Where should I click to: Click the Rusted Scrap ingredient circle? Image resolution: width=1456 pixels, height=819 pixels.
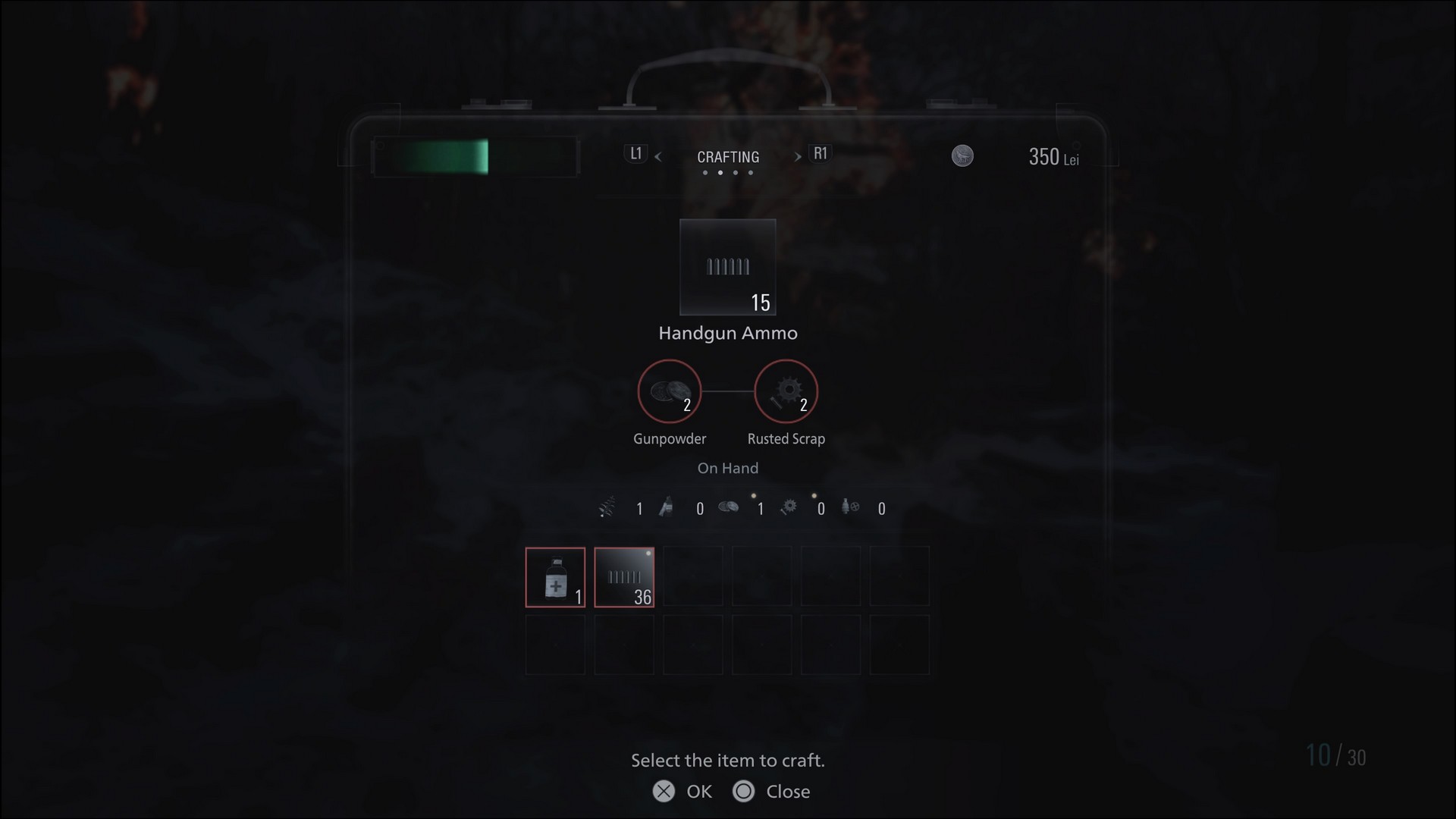coord(786,391)
